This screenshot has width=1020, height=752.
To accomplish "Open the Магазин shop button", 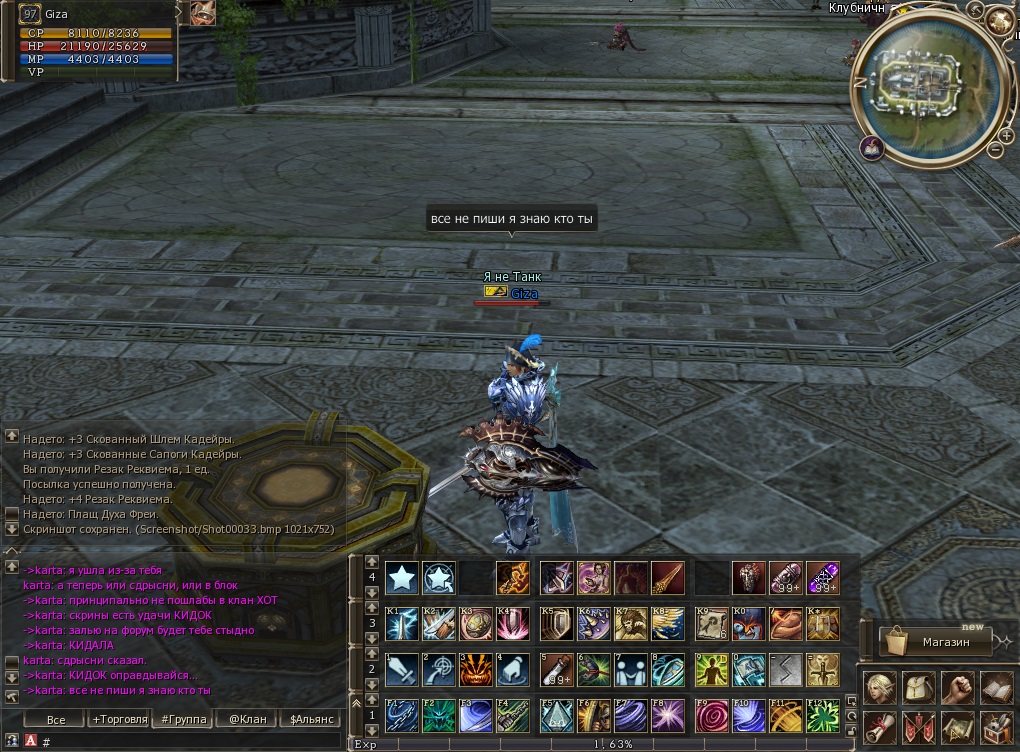I will [935, 641].
